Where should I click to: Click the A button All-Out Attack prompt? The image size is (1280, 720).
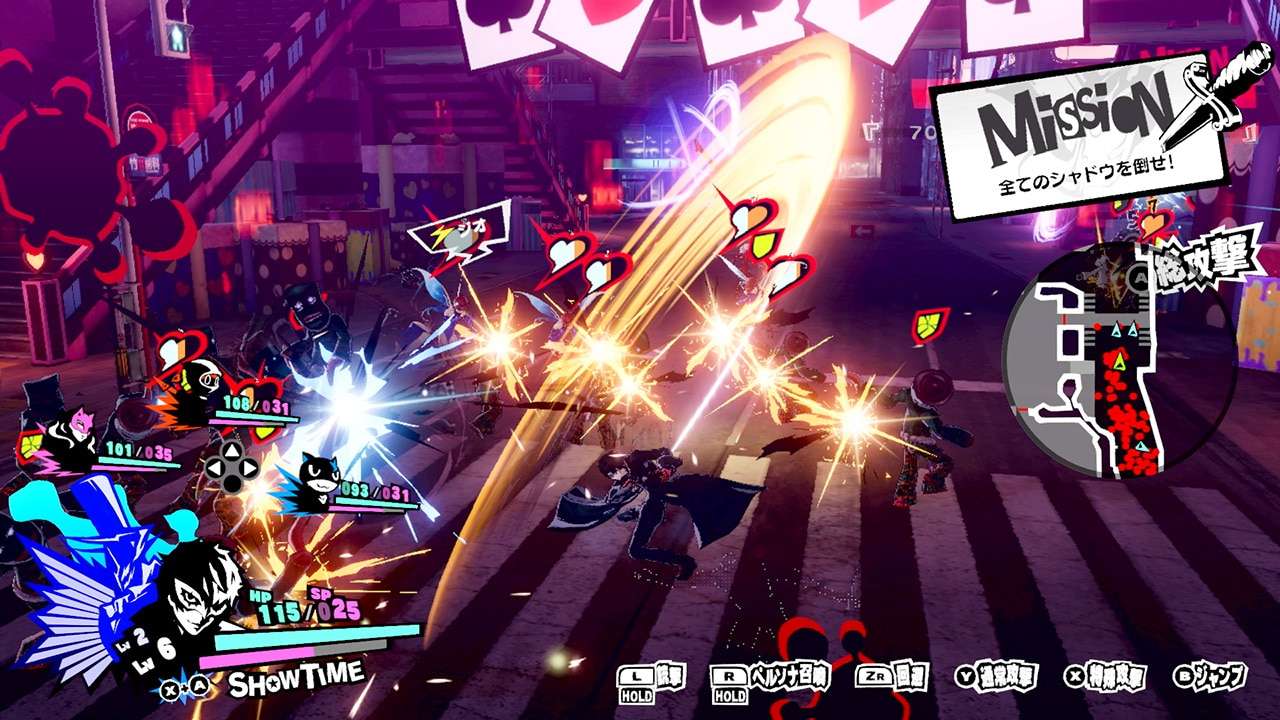coord(1138,275)
